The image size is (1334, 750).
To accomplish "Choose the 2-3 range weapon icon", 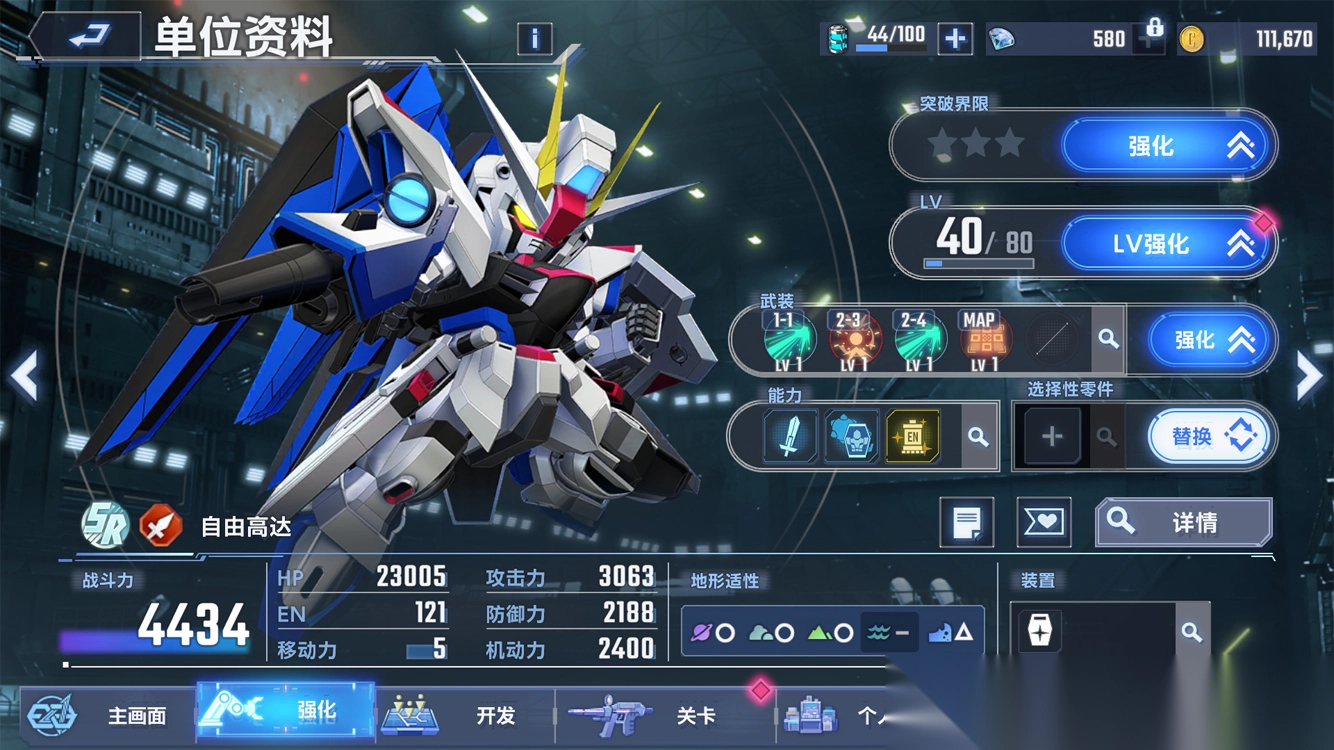I will [851, 340].
